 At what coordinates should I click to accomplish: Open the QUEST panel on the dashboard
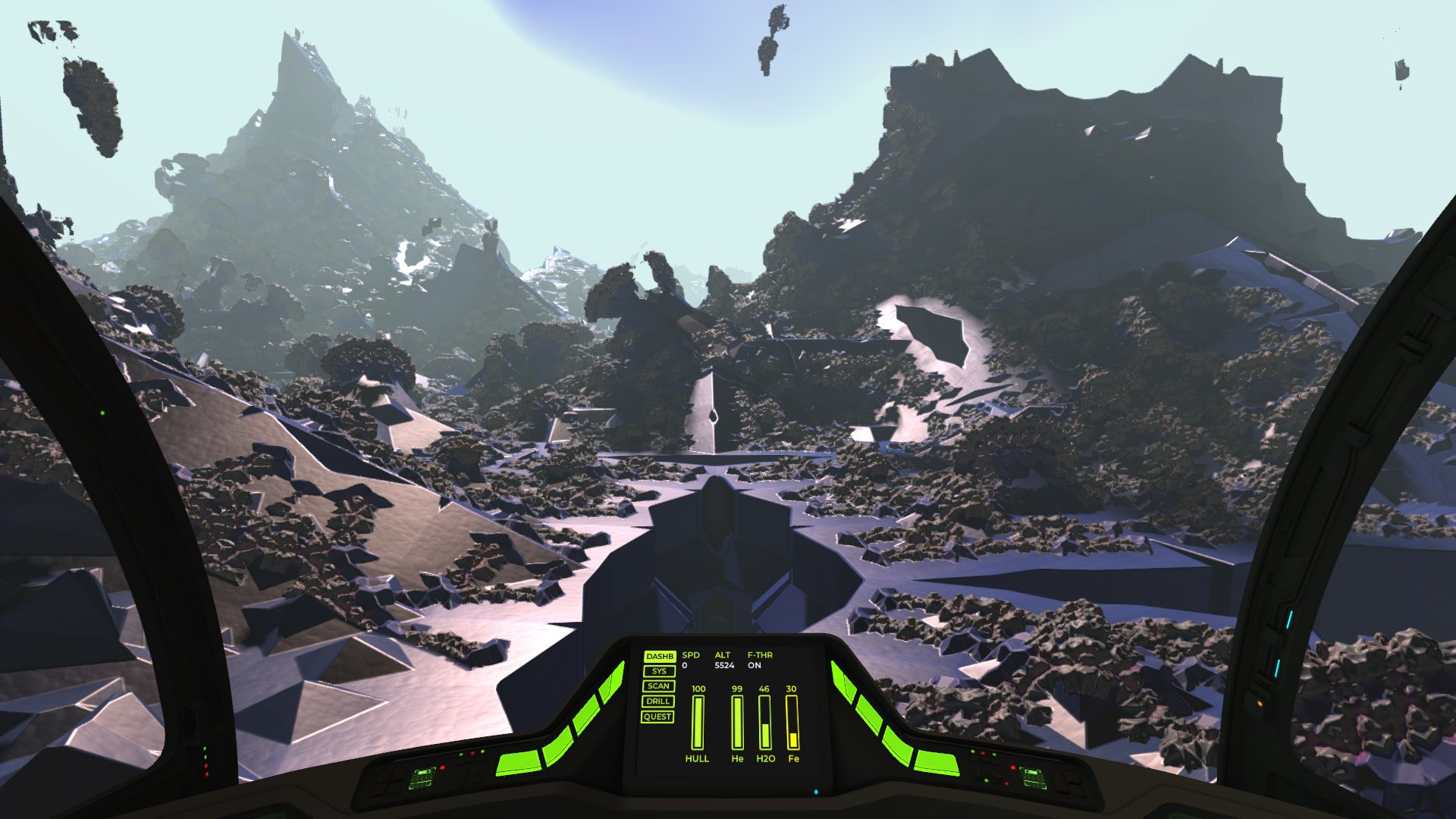point(657,717)
